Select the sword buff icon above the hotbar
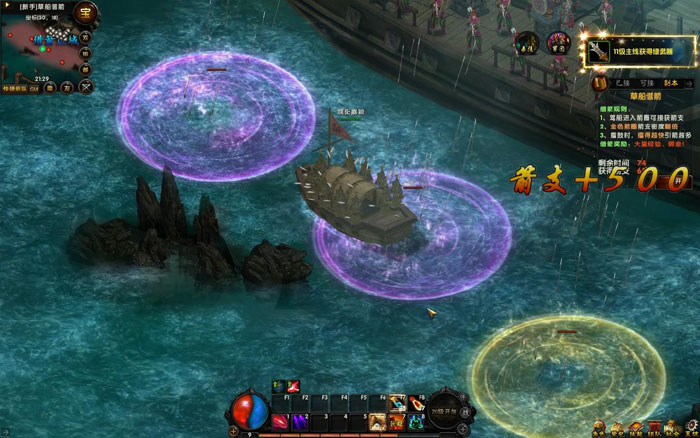Screen dimensions: 700x438 point(294,386)
